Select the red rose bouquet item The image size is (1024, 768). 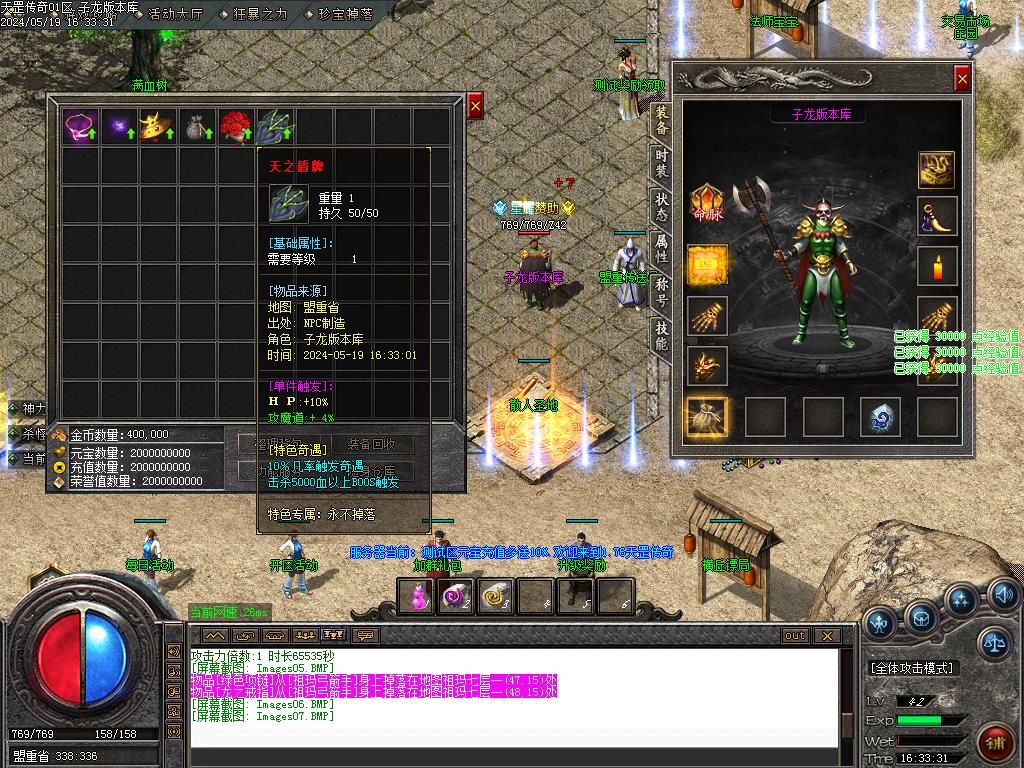point(235,127)
